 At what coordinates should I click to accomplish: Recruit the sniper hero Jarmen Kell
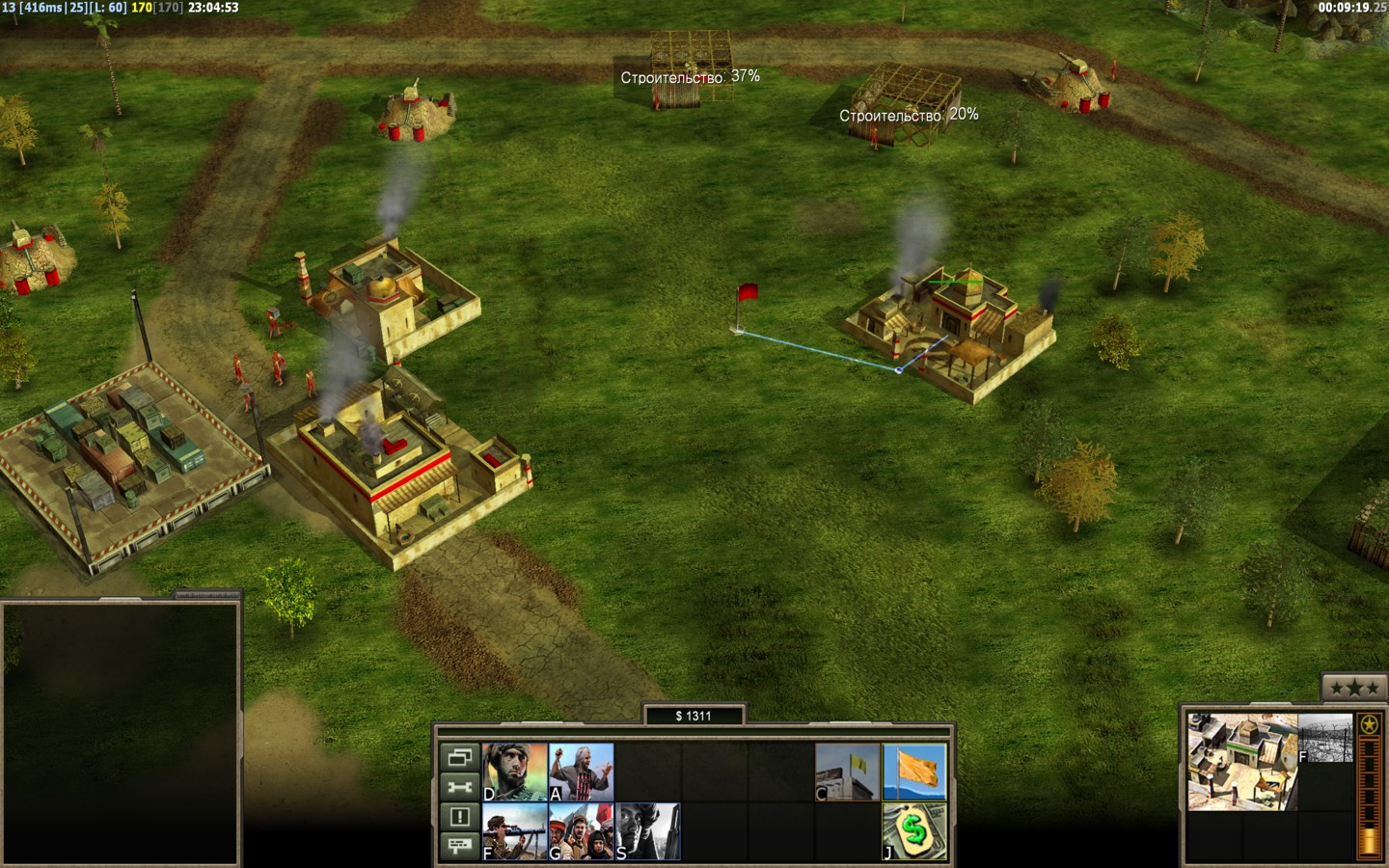click(x=647, y=831)
